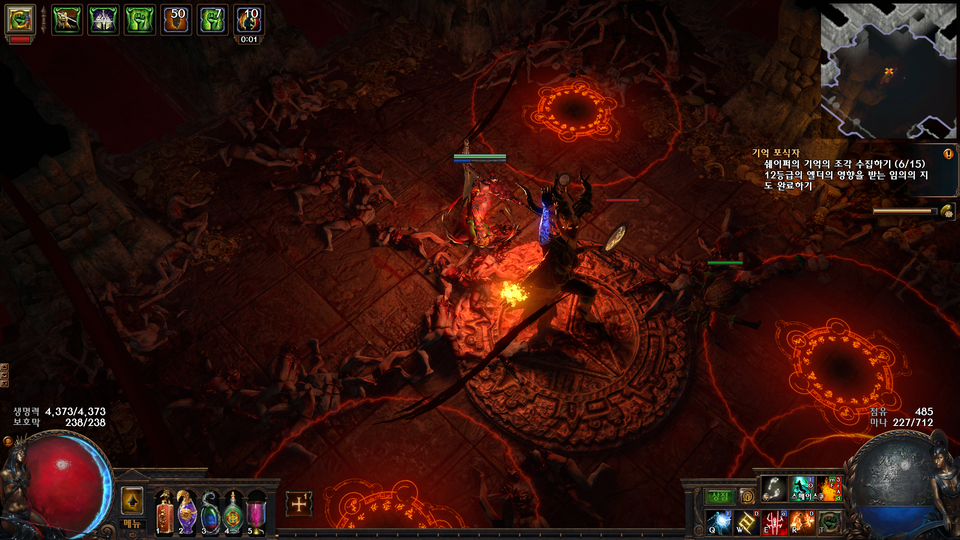Select the footprints movement skill icon

tap(775, 488)
